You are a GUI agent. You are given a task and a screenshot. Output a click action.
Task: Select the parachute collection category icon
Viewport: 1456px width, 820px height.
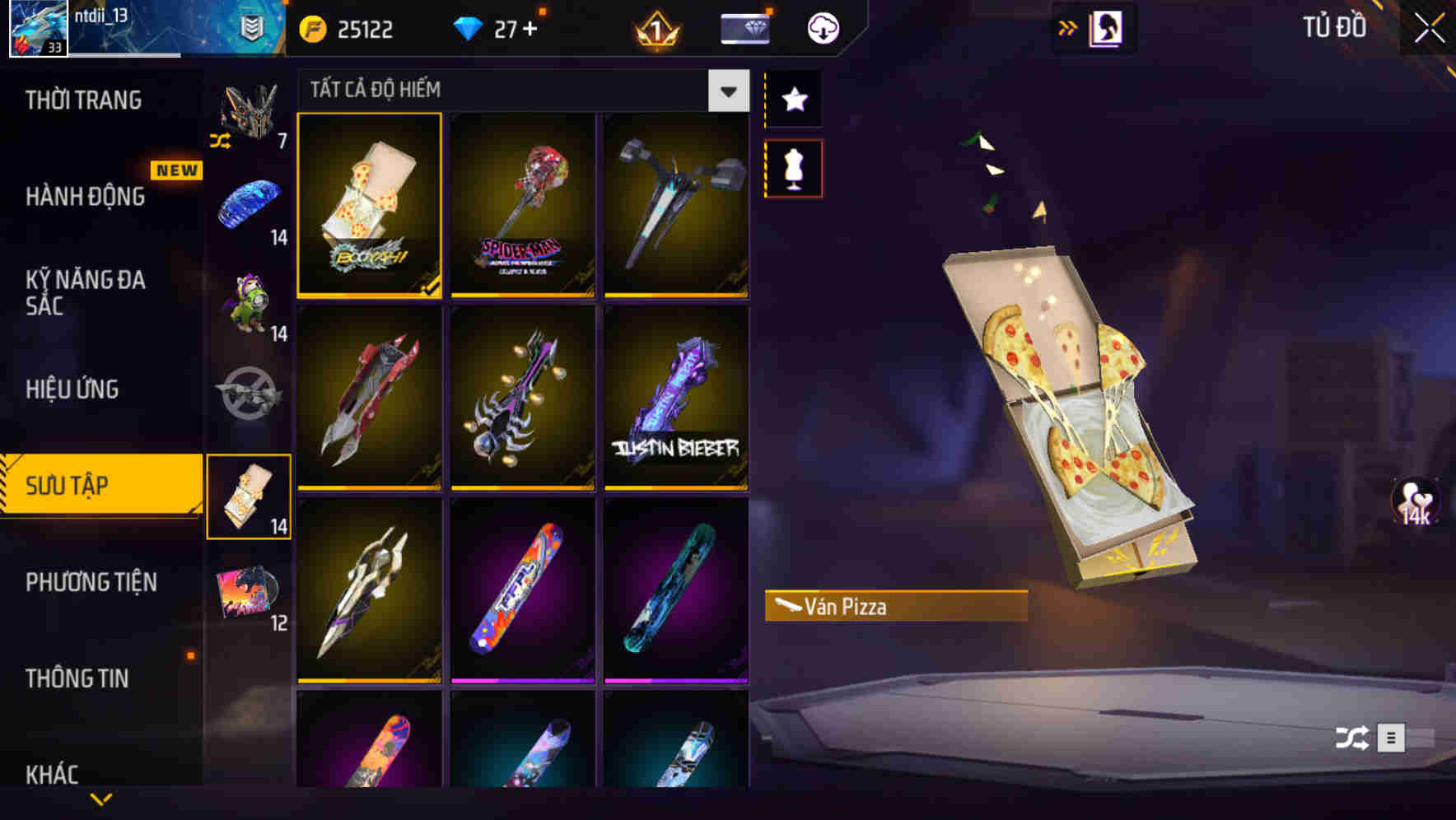point(249,205)
